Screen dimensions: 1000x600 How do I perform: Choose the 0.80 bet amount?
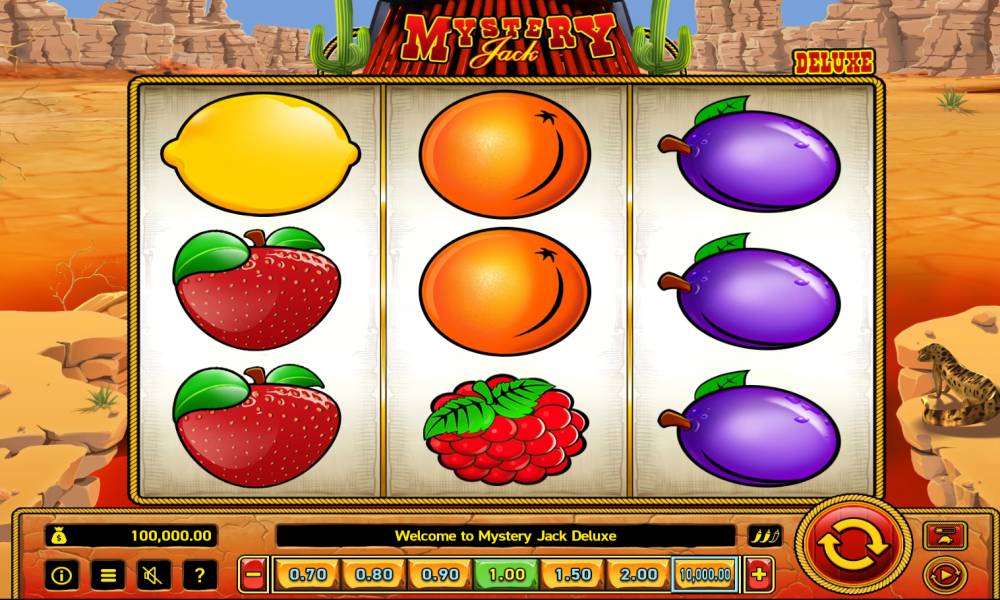click(373, 575)
